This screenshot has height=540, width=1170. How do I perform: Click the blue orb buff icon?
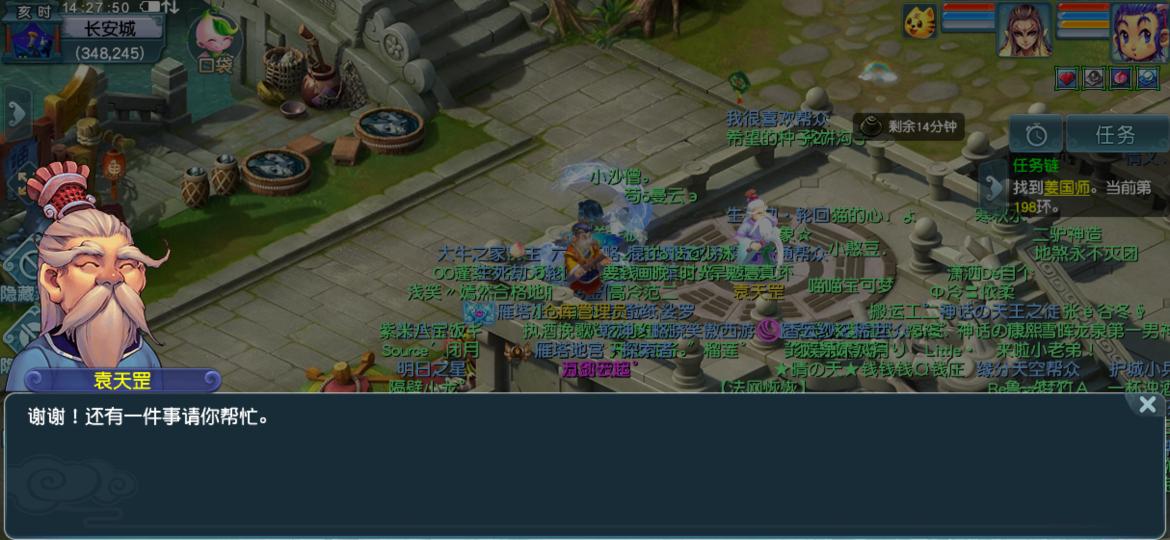coord(1147,77)
